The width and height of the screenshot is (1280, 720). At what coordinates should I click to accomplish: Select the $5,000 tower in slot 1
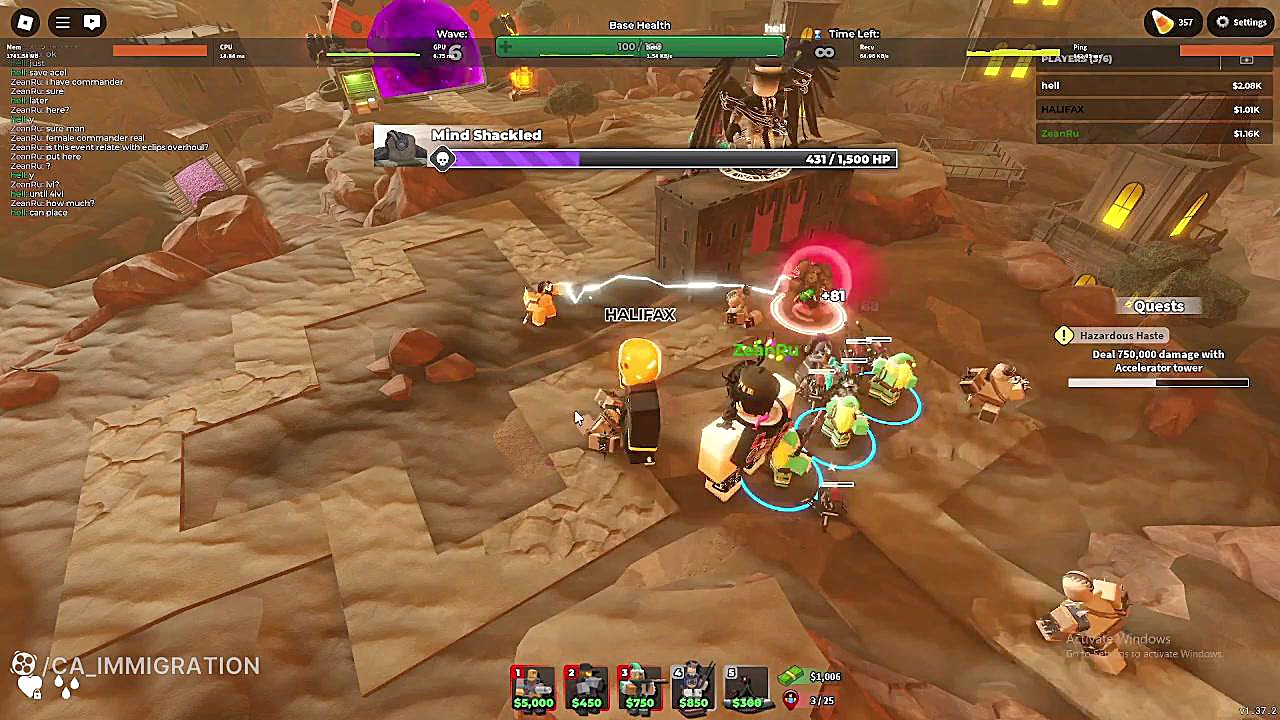click(x=533, y=688)
